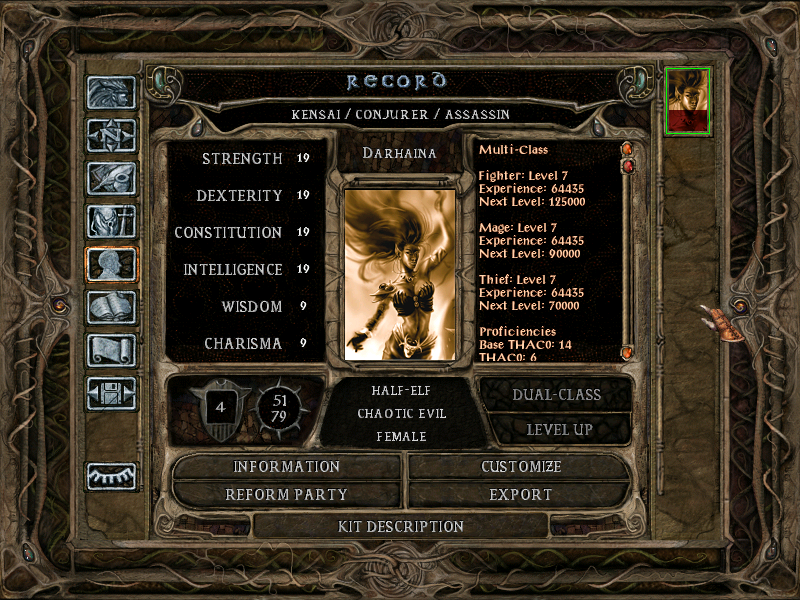Image resolution: width=800 pixels, height=600 pixels.
Task: Select the character record bust icon
Action: pyautogui.click(x=111, y=264)
